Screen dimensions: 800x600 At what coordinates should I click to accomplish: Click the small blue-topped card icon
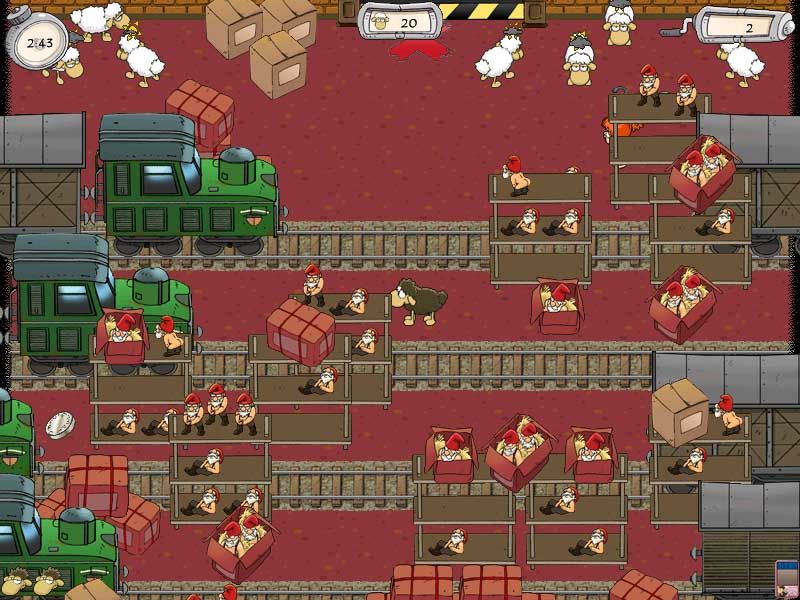[787, 580]
